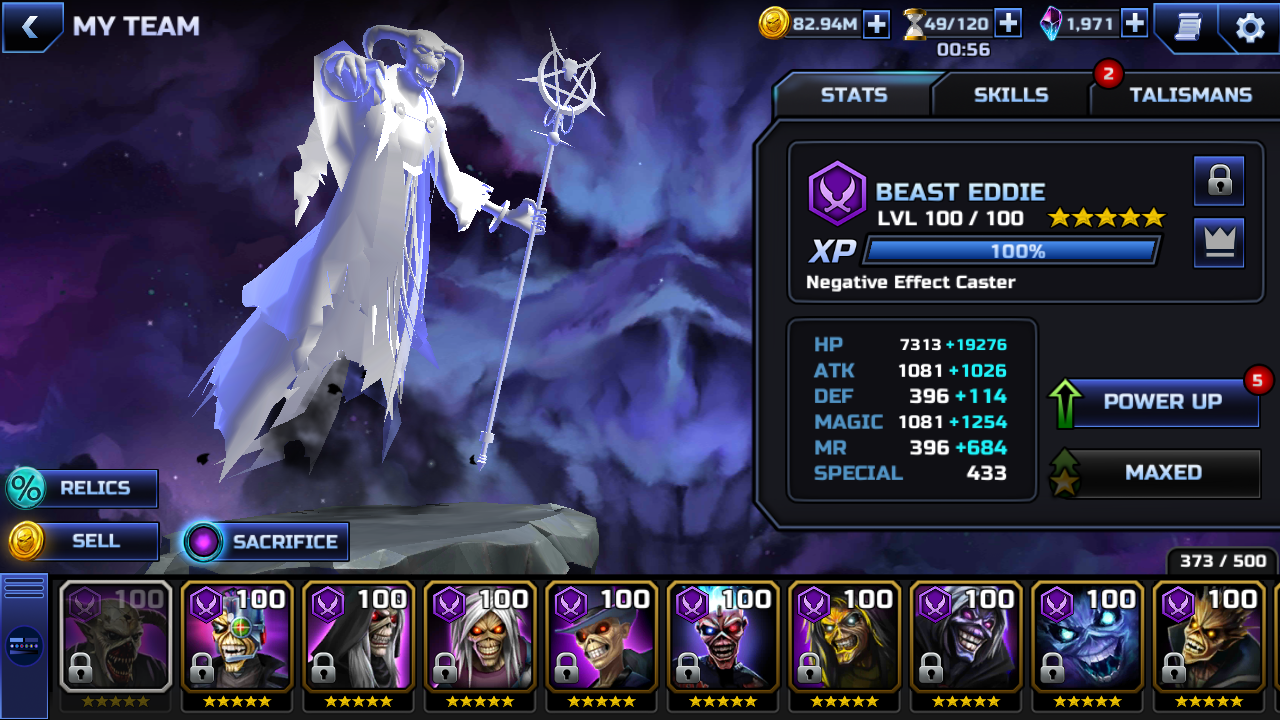Open the roster filter at the list's left
This screenshot has width=1280, height=720.
24,645
